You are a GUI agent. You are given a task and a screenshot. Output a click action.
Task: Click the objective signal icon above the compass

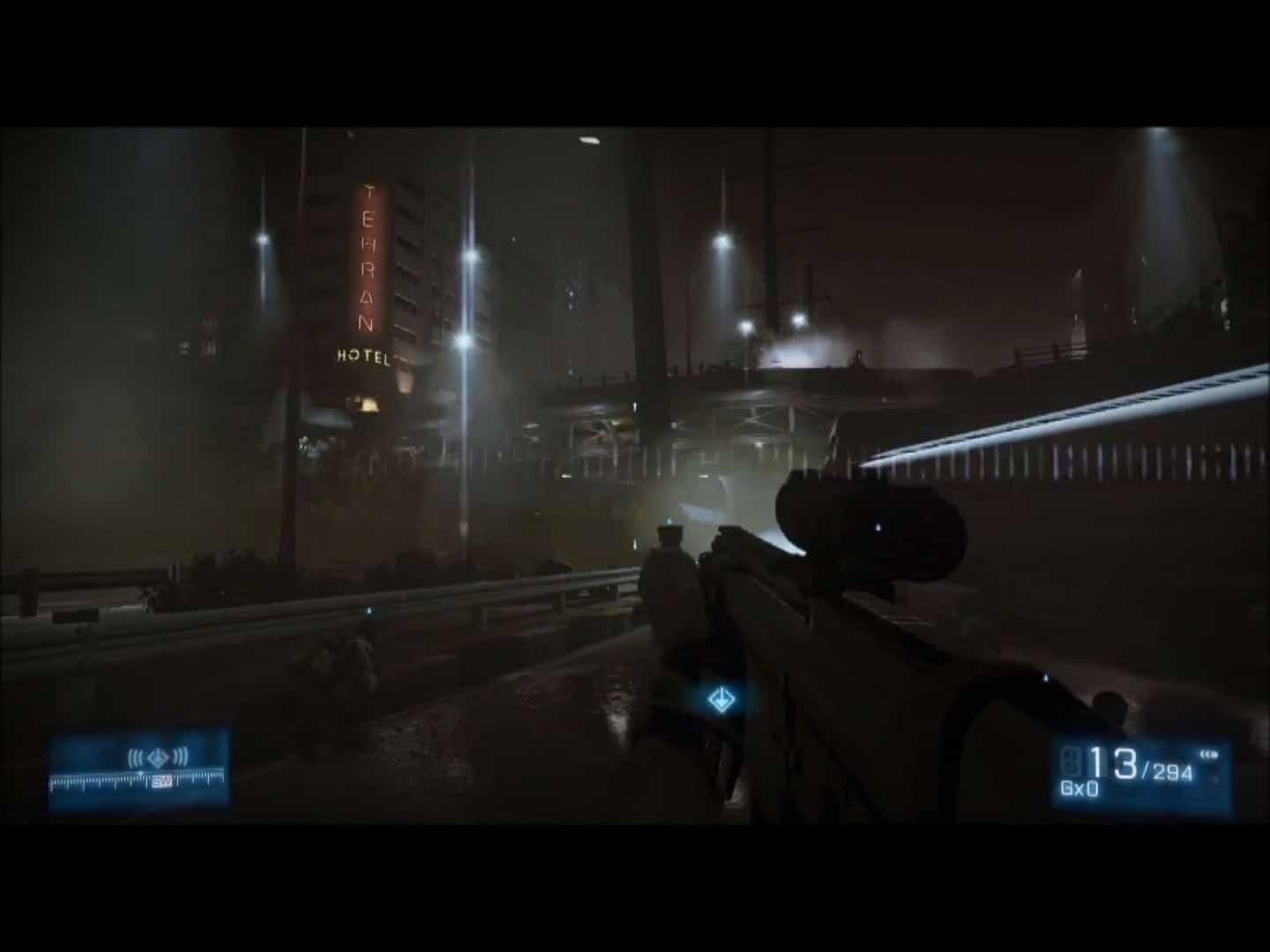(x=158, y=756)
